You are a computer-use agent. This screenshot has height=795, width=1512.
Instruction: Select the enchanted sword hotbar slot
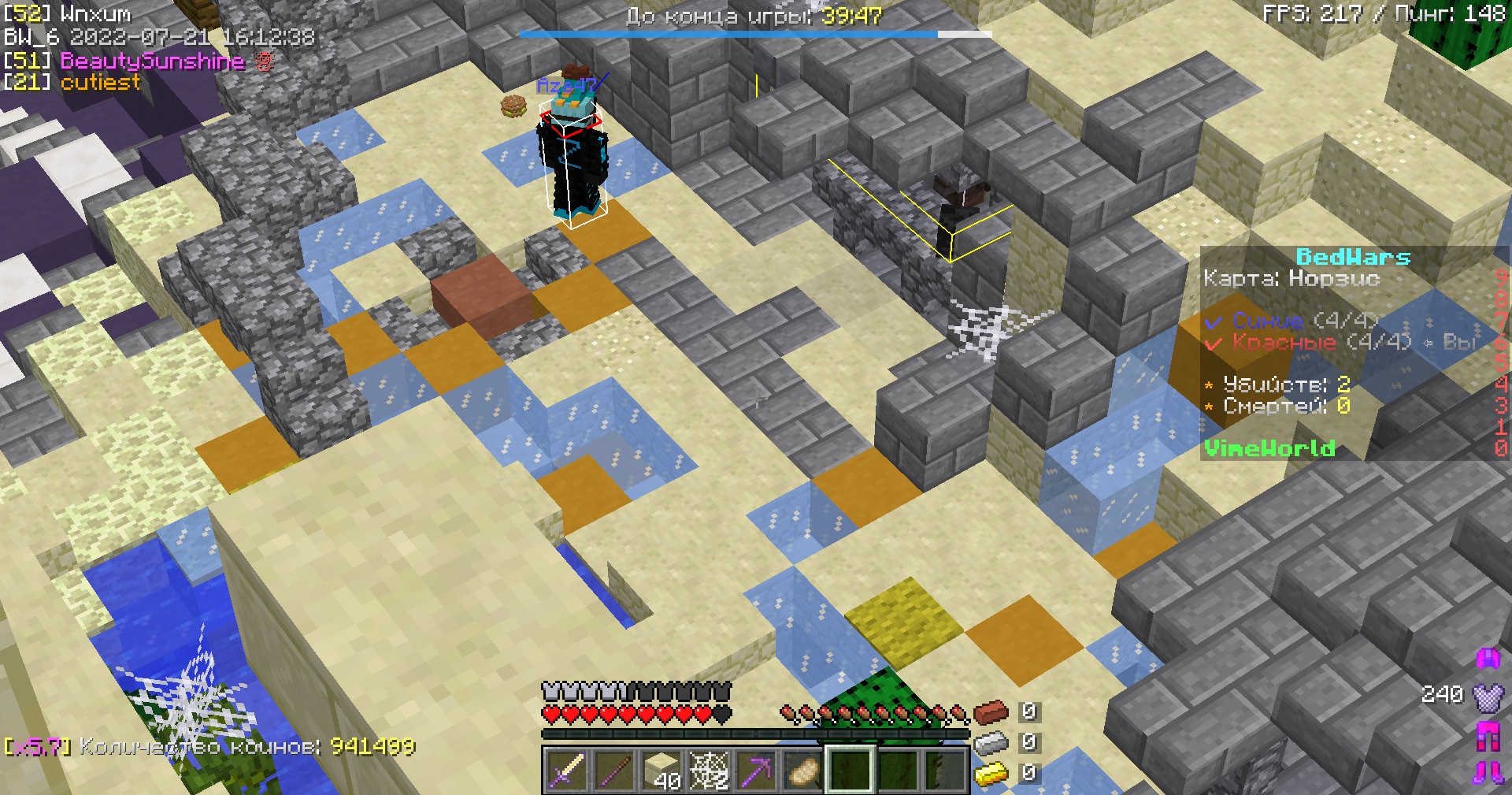point(567,770)
